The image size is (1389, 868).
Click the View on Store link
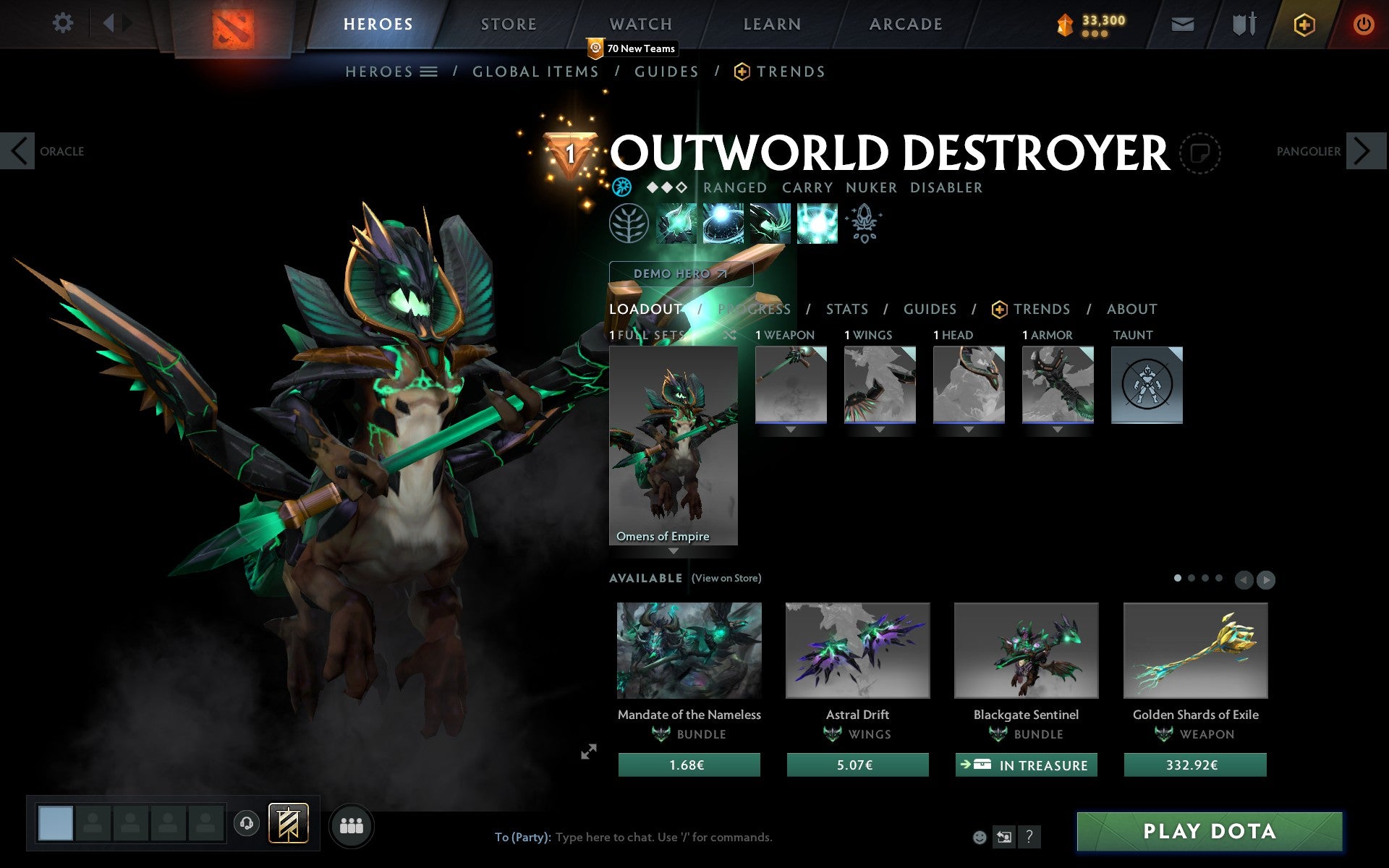pyautogui.click(x=726, y=578)
